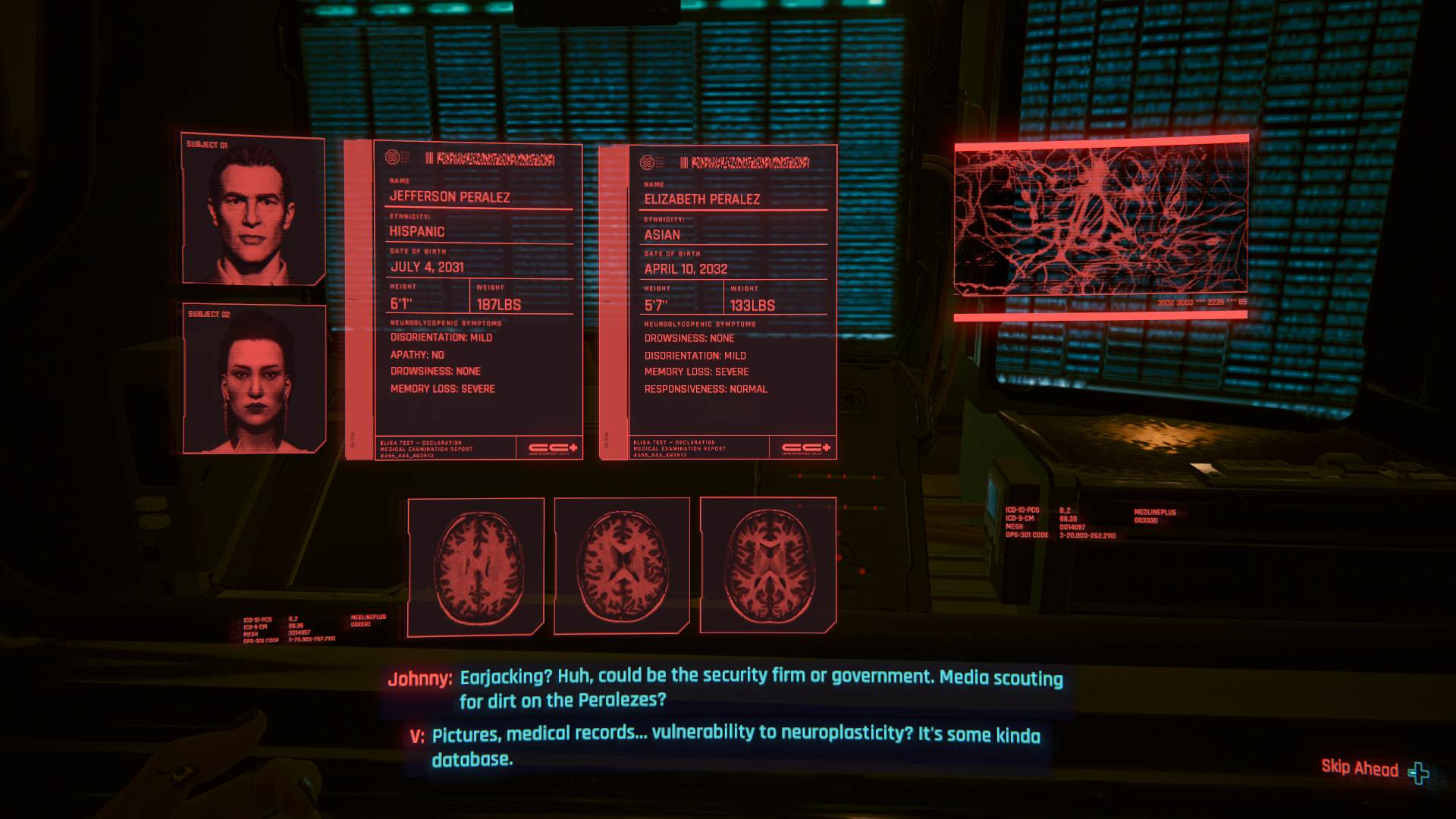Open the leftmost brain scan image
The image size is (1456, 819).
coord(476,565)
